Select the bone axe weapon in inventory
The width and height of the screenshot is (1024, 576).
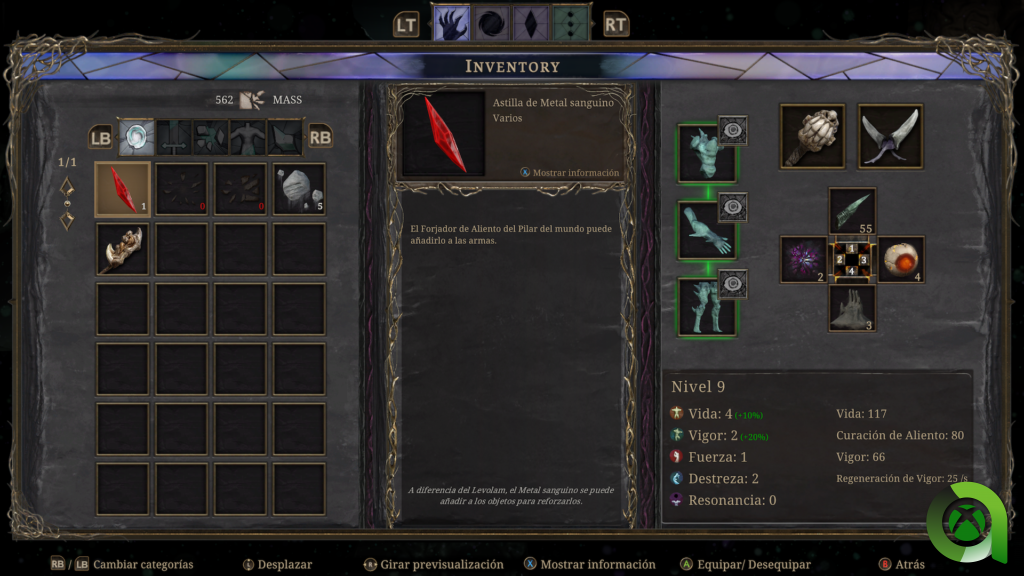click(x=122, y=248)
